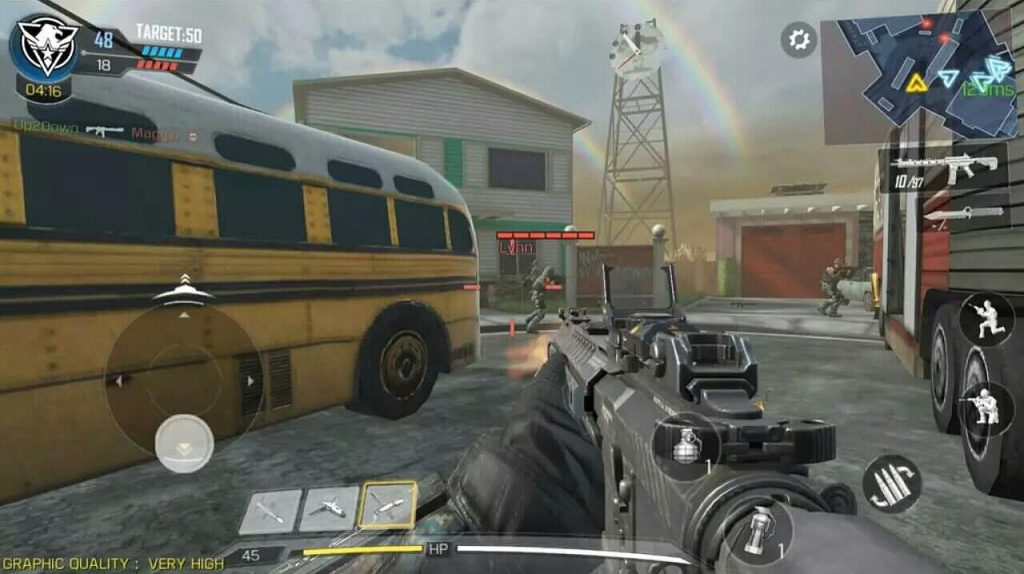
Task: Tap the reload bullets button
Action: pos(891,484)
